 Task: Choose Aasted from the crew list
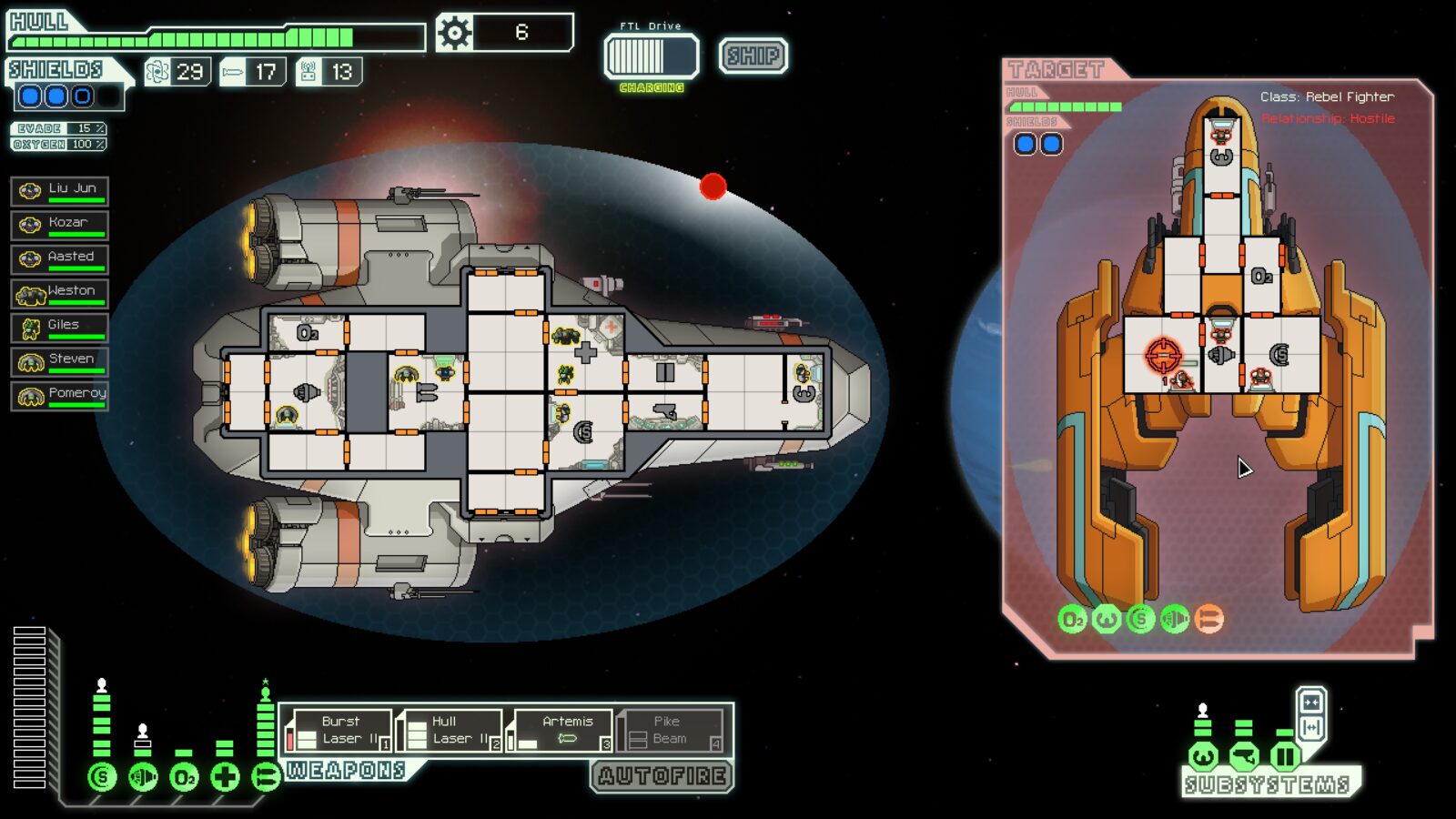[60, 258]
